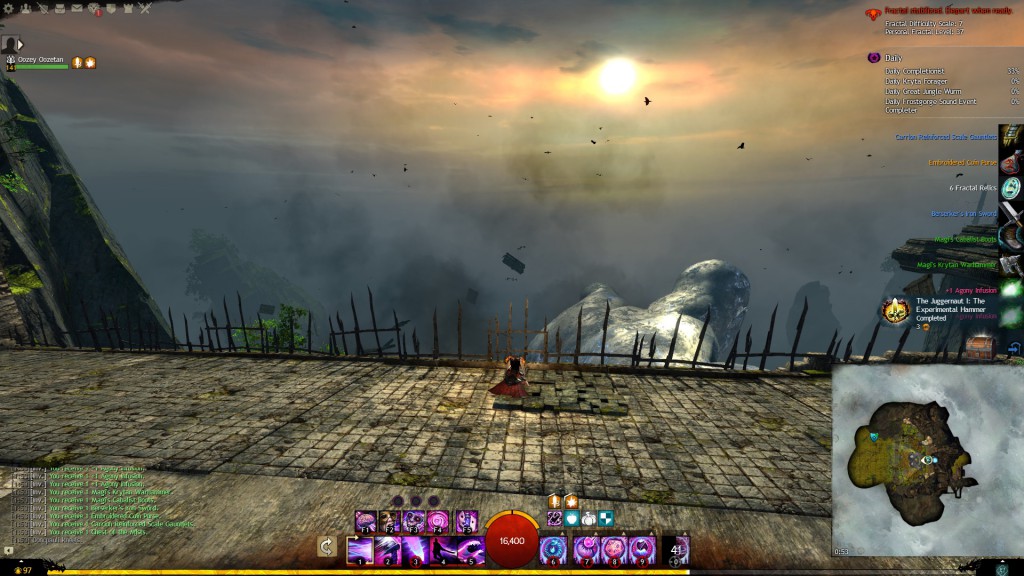Click the weapon swap arrow button
The image size is (1024, 576).
click(x=326, y=546)
